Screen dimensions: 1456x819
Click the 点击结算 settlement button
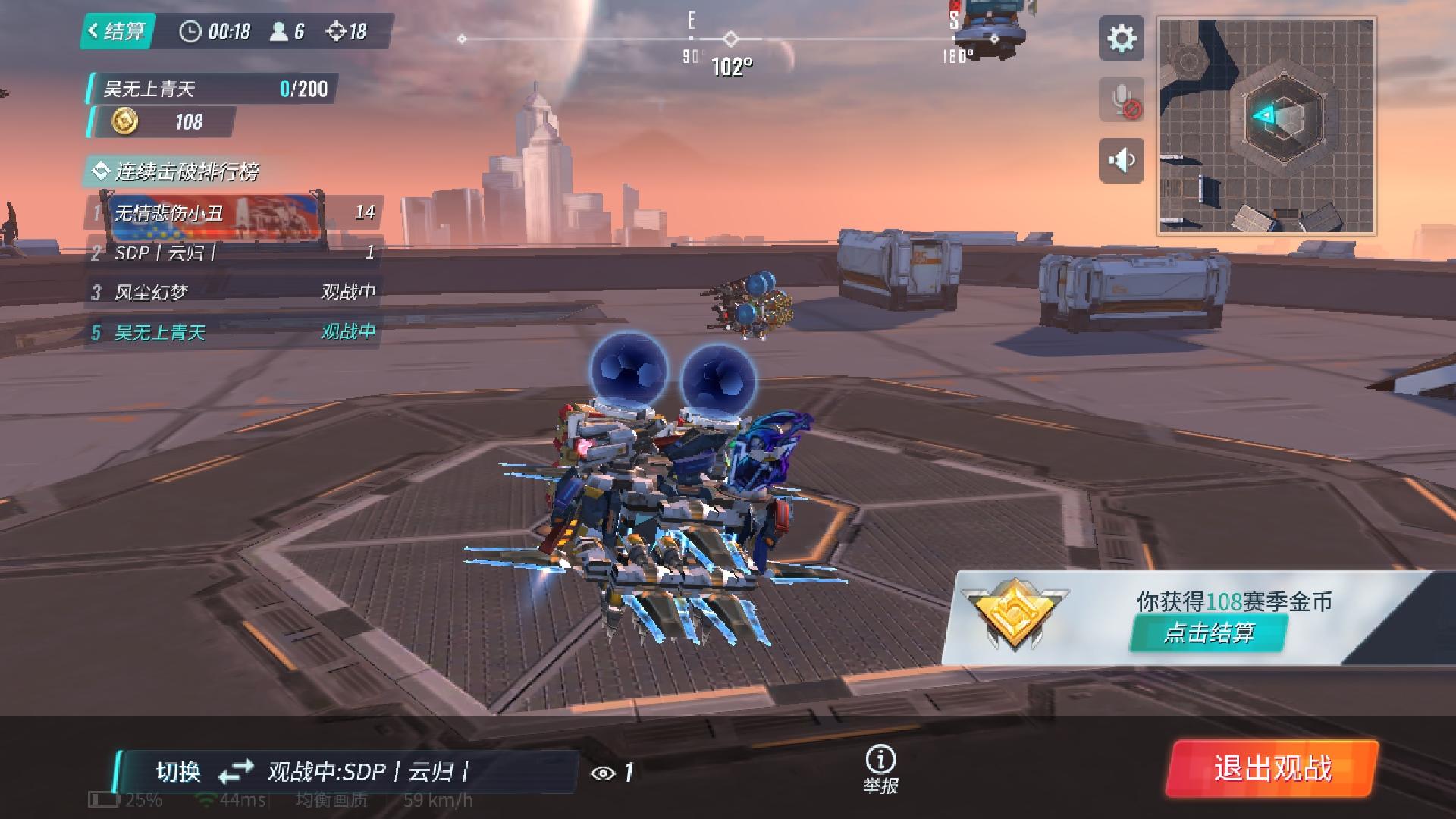pos(1208,632)
